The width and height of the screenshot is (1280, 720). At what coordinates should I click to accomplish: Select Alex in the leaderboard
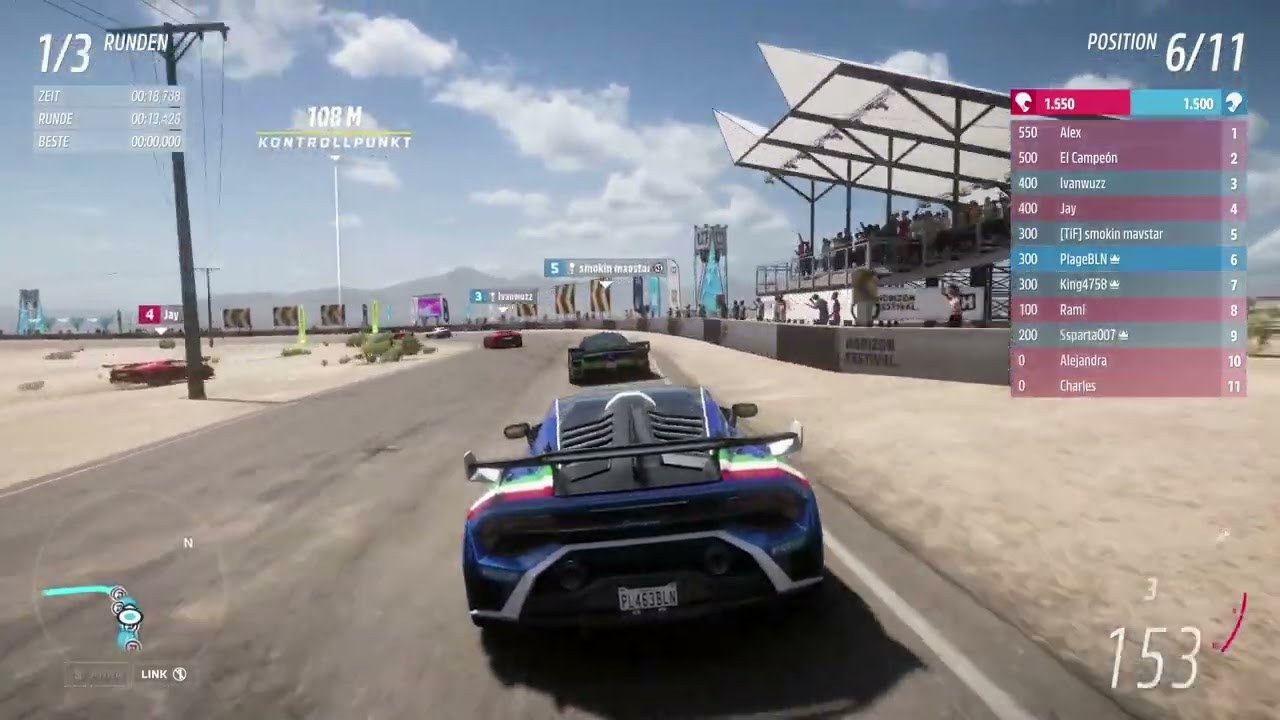(1127, 133)
